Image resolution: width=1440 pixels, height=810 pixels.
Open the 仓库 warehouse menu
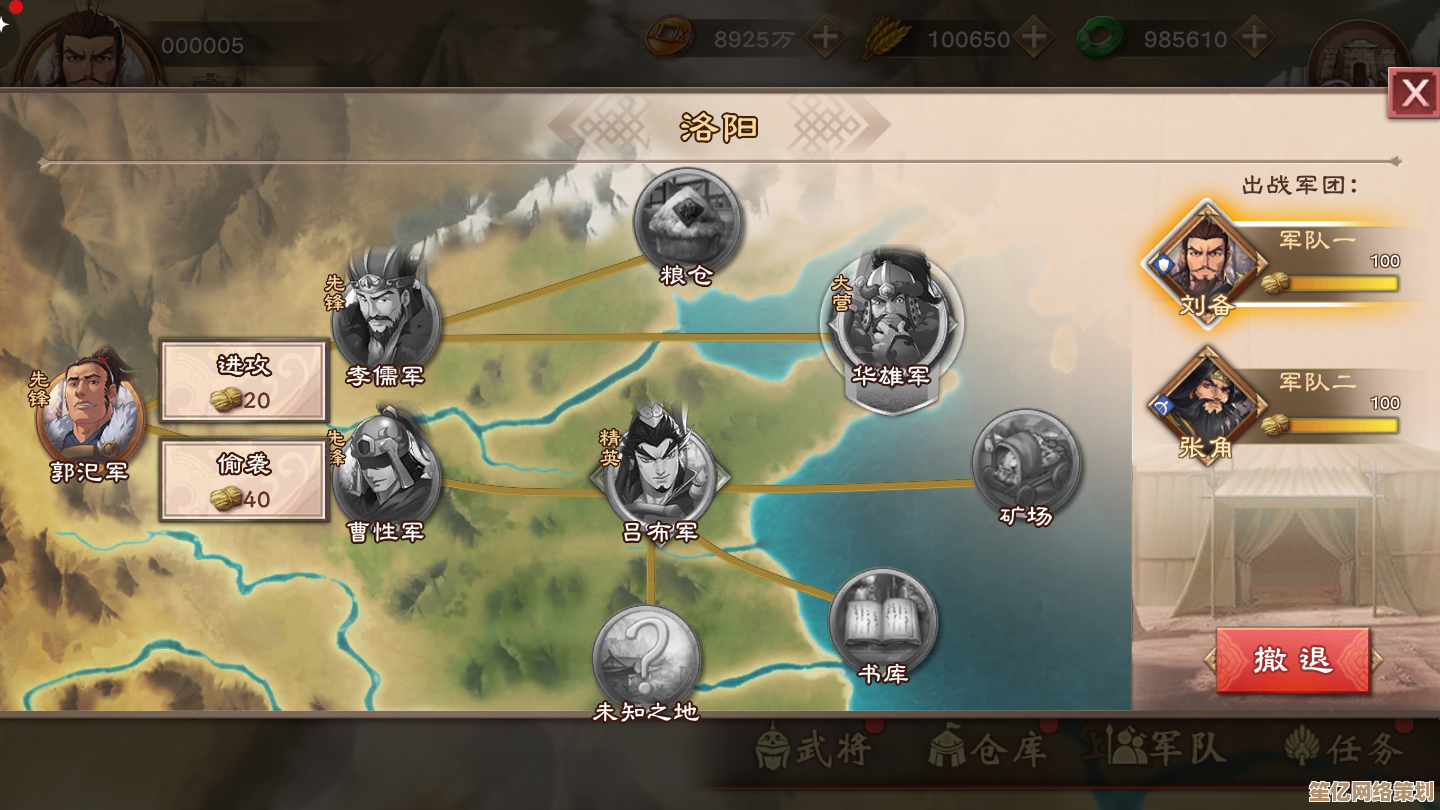[988, 748]
